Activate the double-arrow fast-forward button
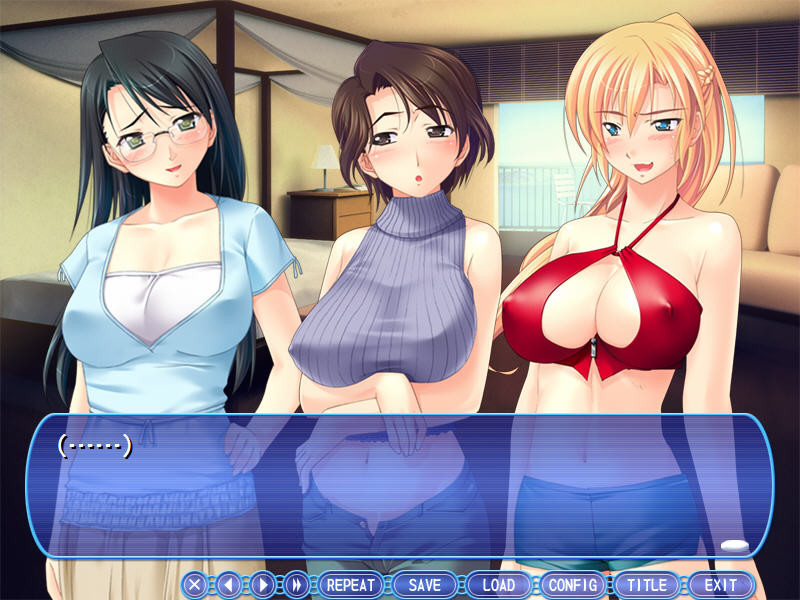 [296, 585]
